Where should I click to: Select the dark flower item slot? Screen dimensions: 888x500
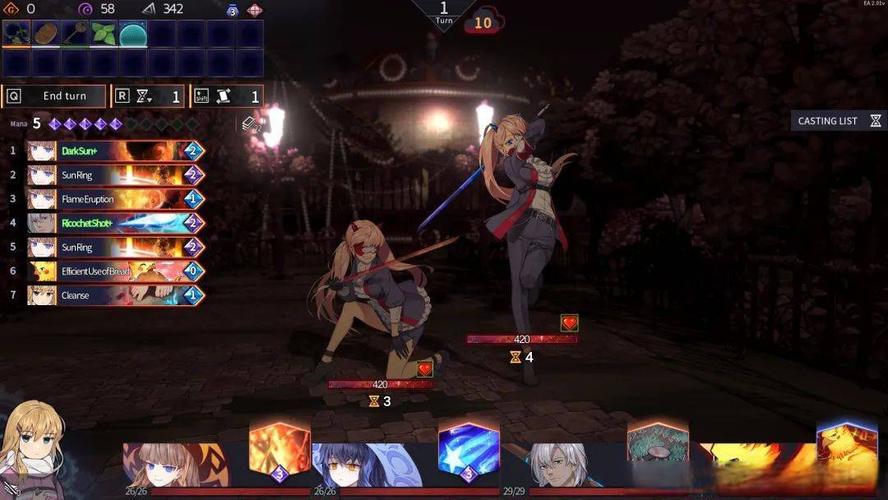coord(17,34)
